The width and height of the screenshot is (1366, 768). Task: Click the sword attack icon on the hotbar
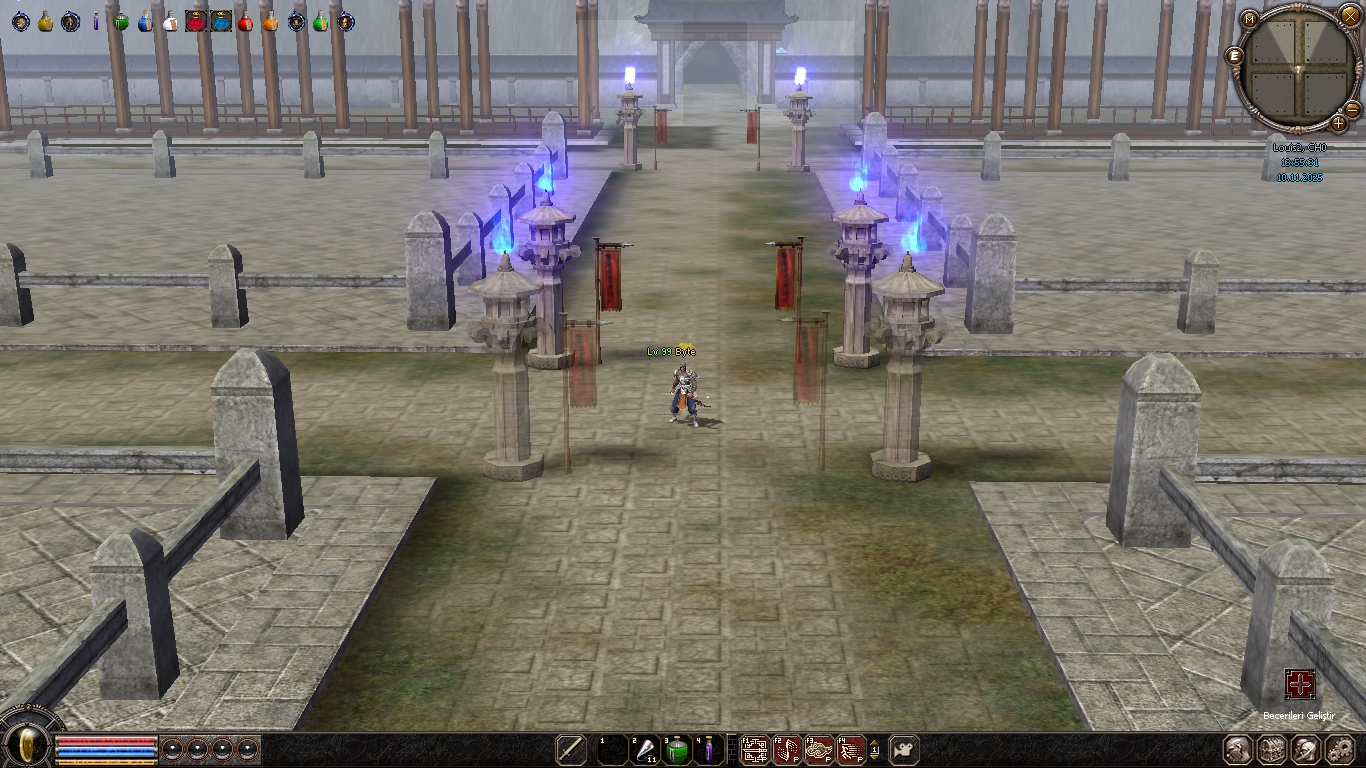[571, 750]
